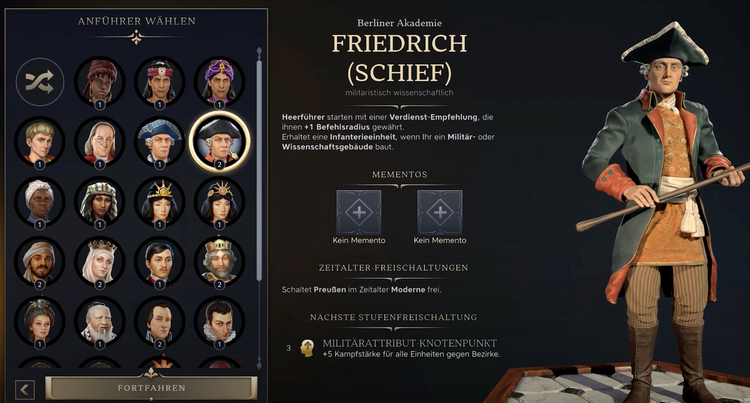Viewport: 750px width, 403px height.
Task: Choose the blond Augustus leader portrait
Action: tap(40, 142)
